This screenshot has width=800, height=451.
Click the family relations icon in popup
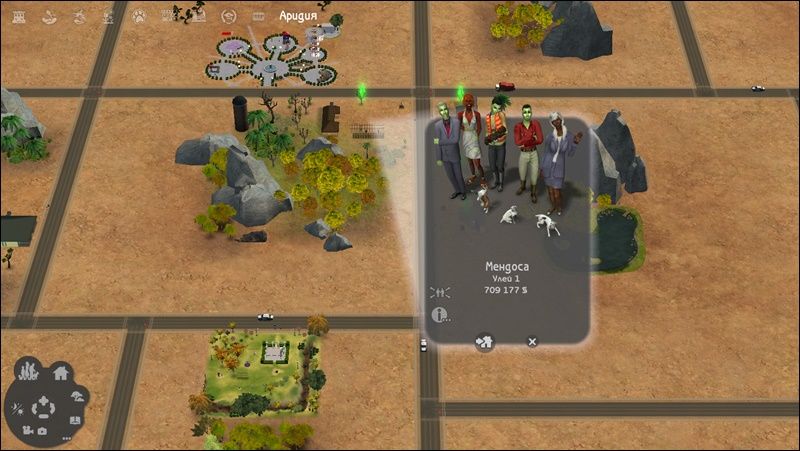(438, 292)
